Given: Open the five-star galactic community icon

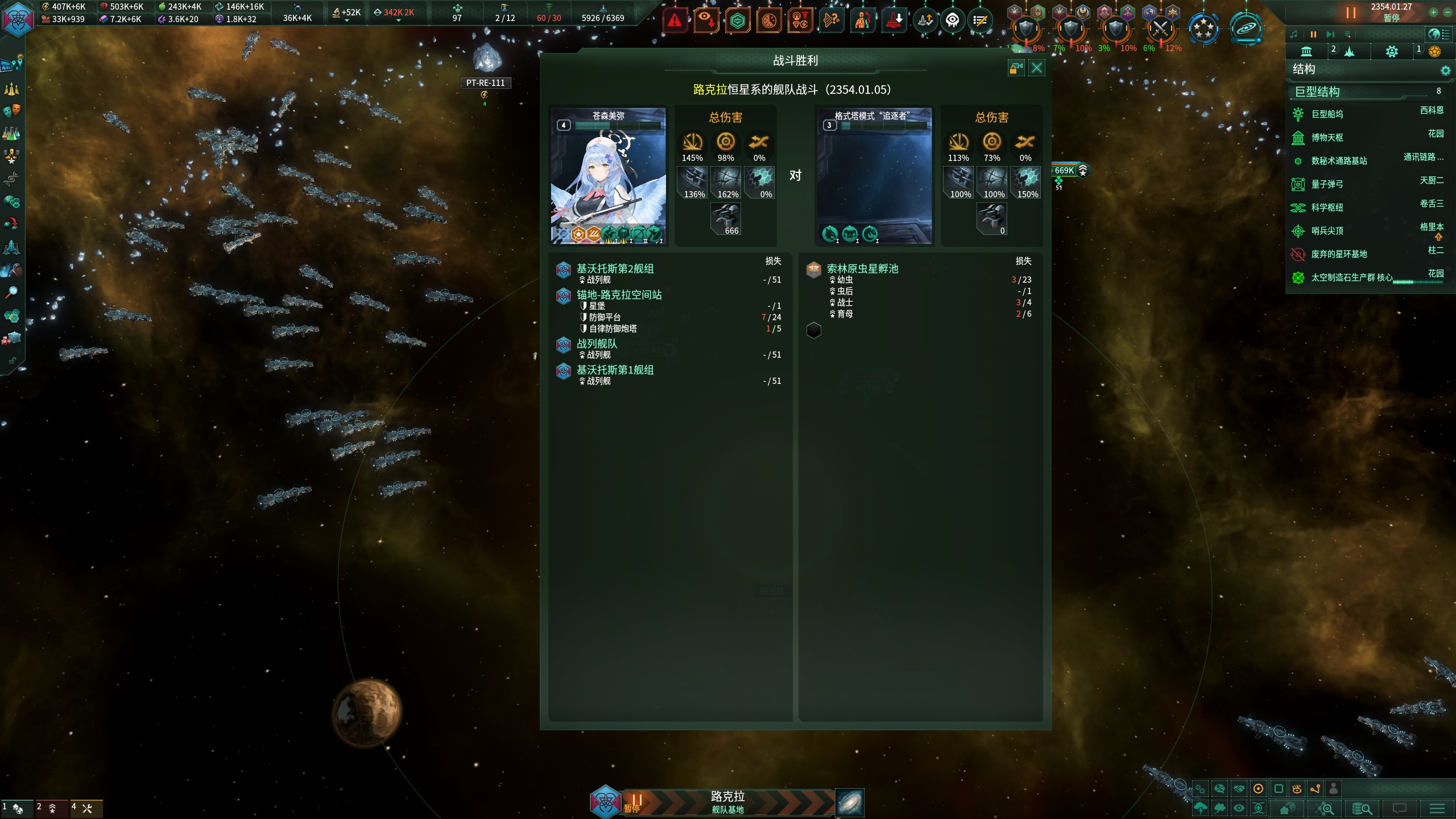Looking at the screenshot, I should coord(1203,27).
